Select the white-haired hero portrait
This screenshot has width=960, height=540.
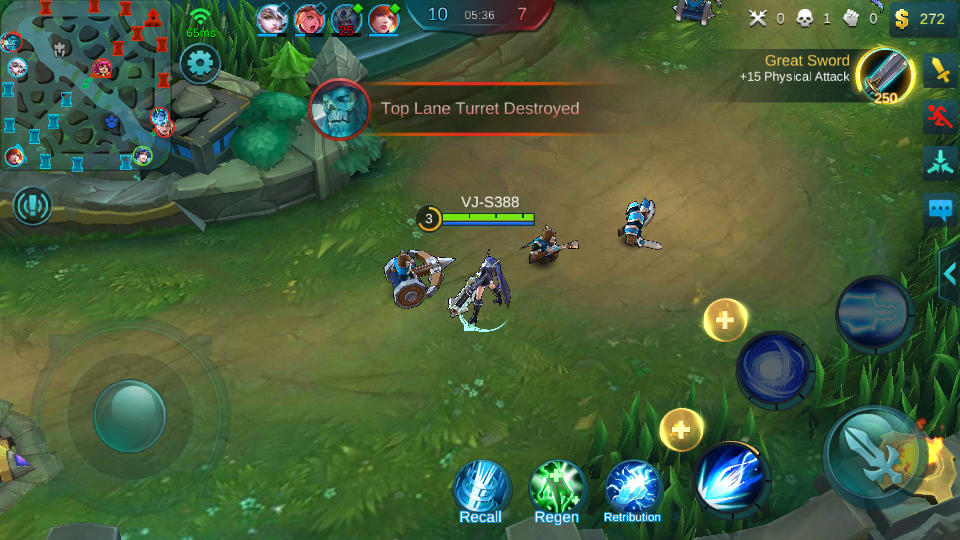point(272,18)
